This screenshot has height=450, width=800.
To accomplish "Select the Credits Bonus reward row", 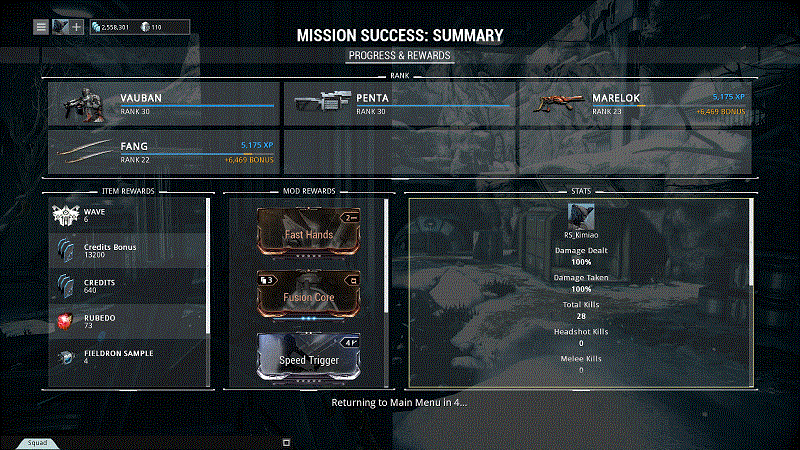I will [x=128, y=251].
